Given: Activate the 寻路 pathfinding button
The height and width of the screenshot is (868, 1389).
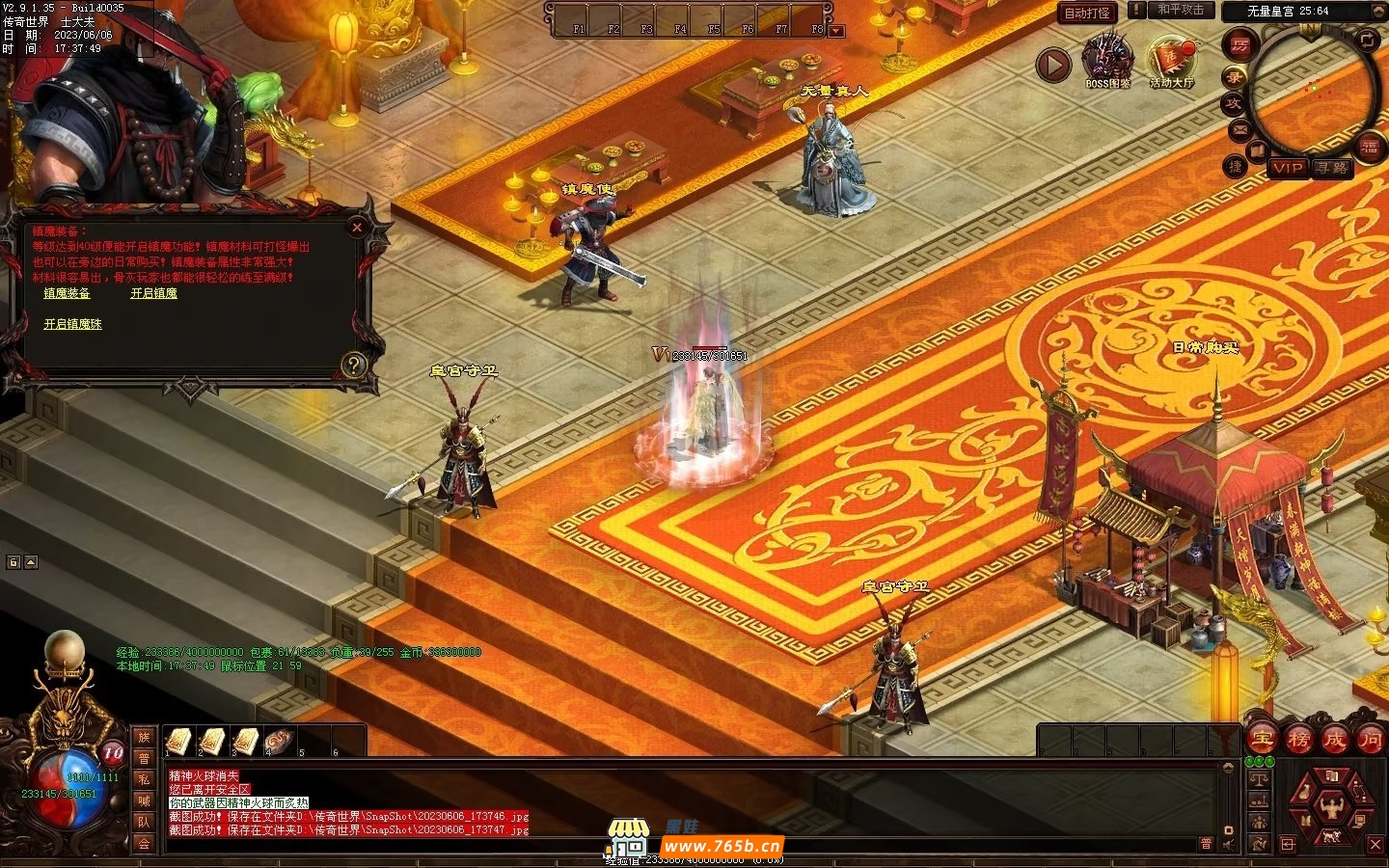Looking at the screenshot, I should click(x=1331, y=168).
